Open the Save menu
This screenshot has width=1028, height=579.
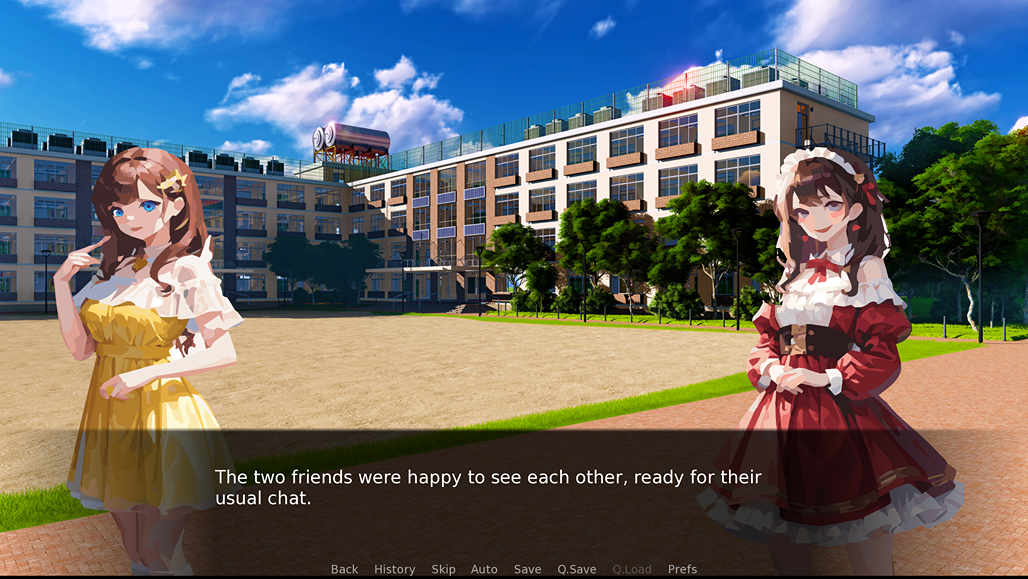click(527, 569)
